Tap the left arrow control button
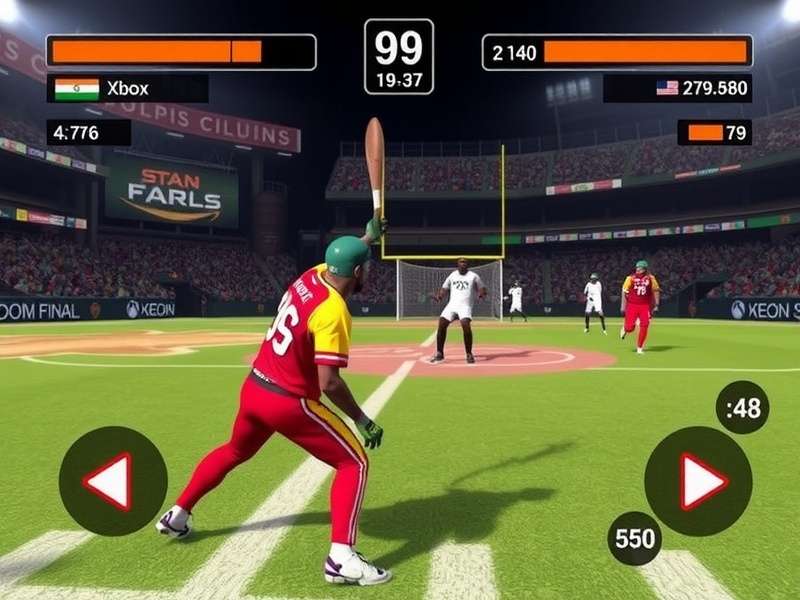Screen dimensions: 800x600 pyautogui.click(x=112, y=481)
